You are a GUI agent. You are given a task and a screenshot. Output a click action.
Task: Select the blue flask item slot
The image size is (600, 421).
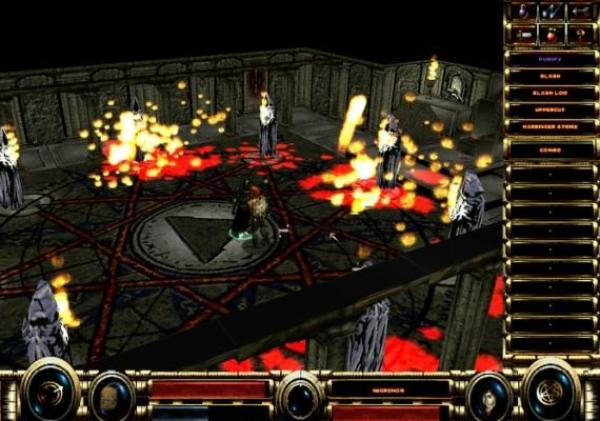tap(523, 12)
